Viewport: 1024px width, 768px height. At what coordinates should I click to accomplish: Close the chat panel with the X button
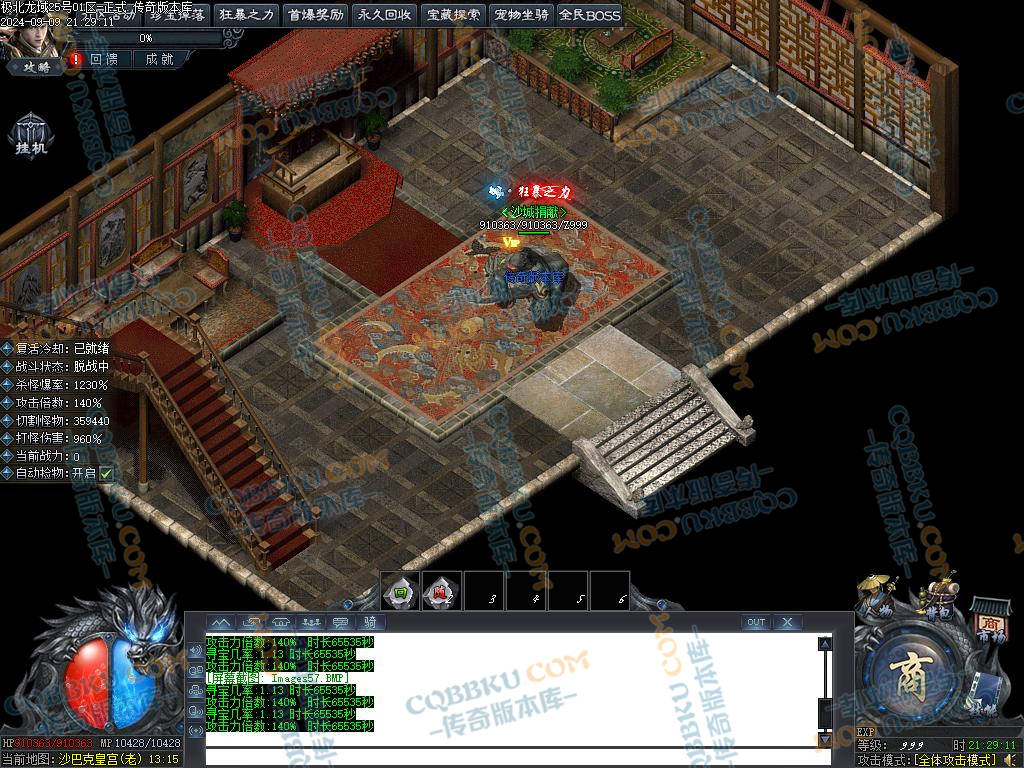coord(788,622)
